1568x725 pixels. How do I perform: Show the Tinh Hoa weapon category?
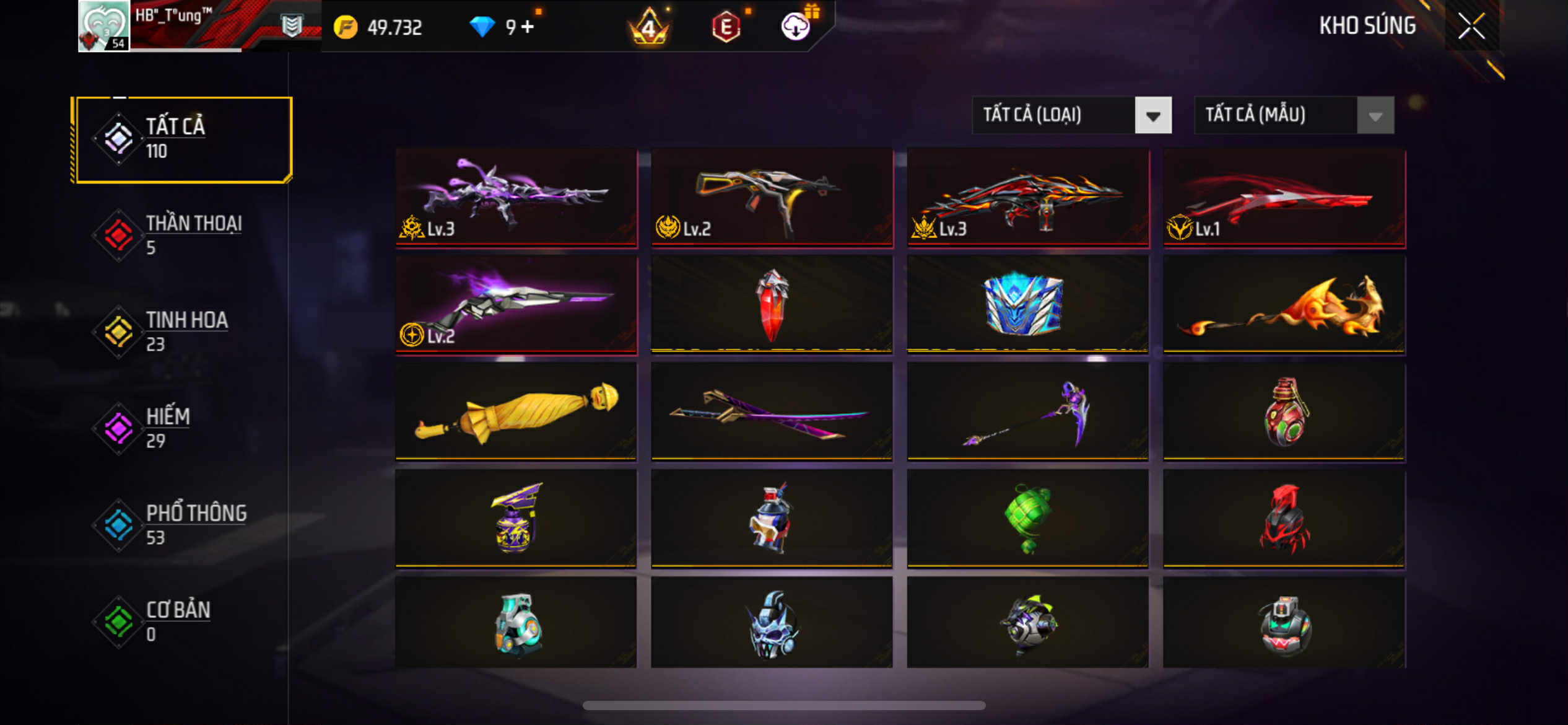pos(182,331)
